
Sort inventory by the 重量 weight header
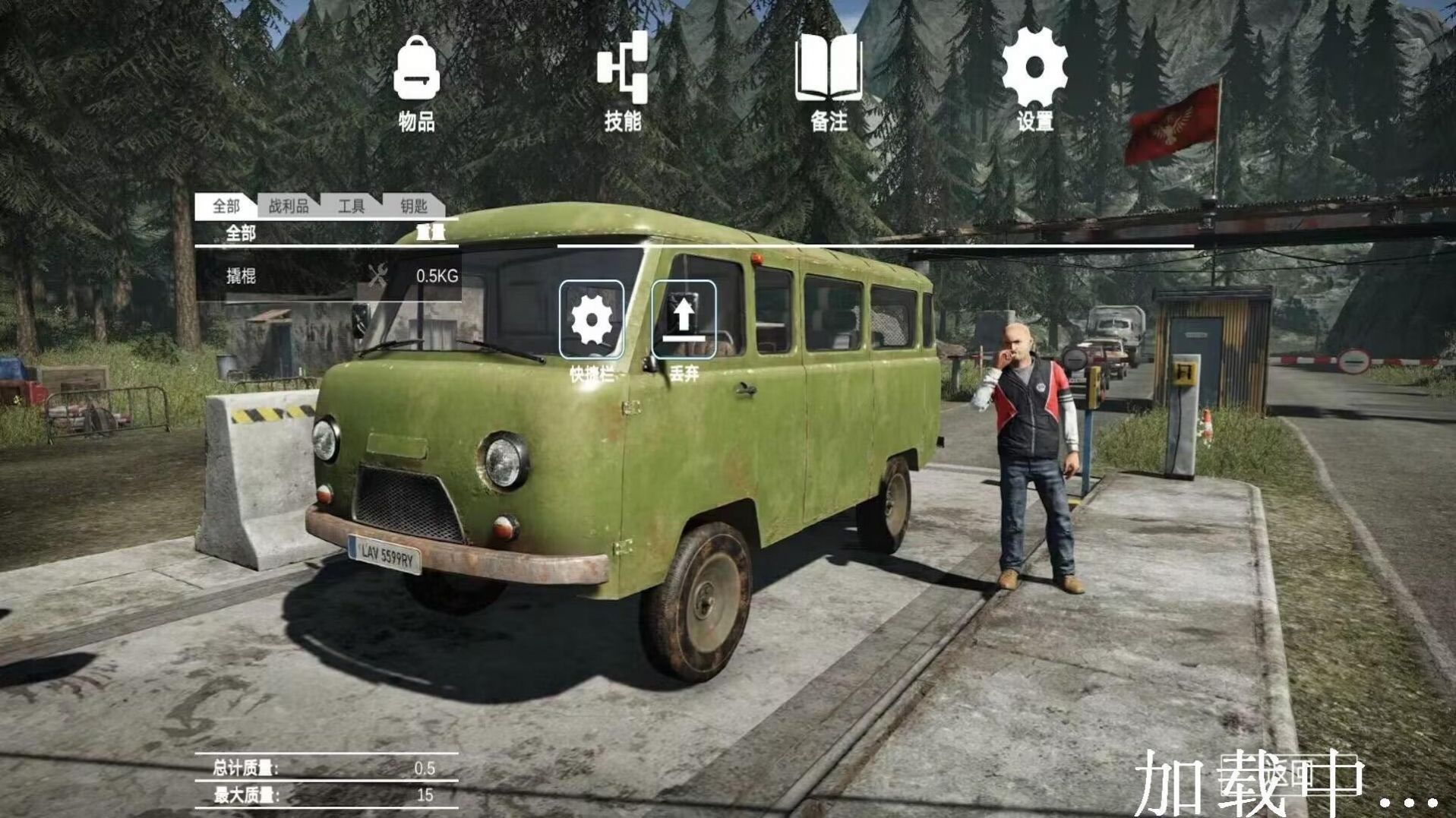(x=431, y=233)
